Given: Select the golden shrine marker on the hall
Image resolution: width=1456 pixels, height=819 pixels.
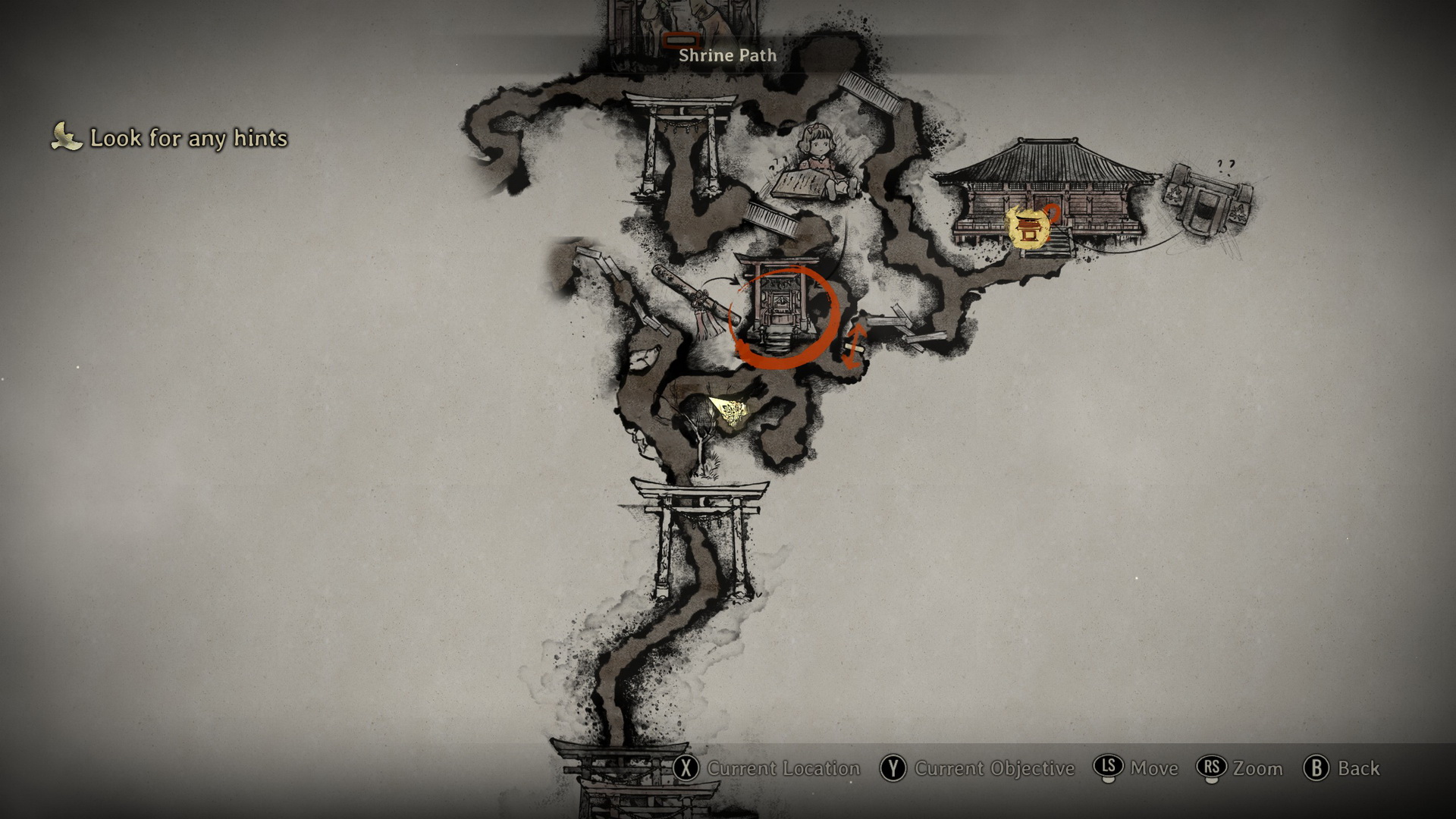Looking at the screenshot, I should coord(1029,227).
